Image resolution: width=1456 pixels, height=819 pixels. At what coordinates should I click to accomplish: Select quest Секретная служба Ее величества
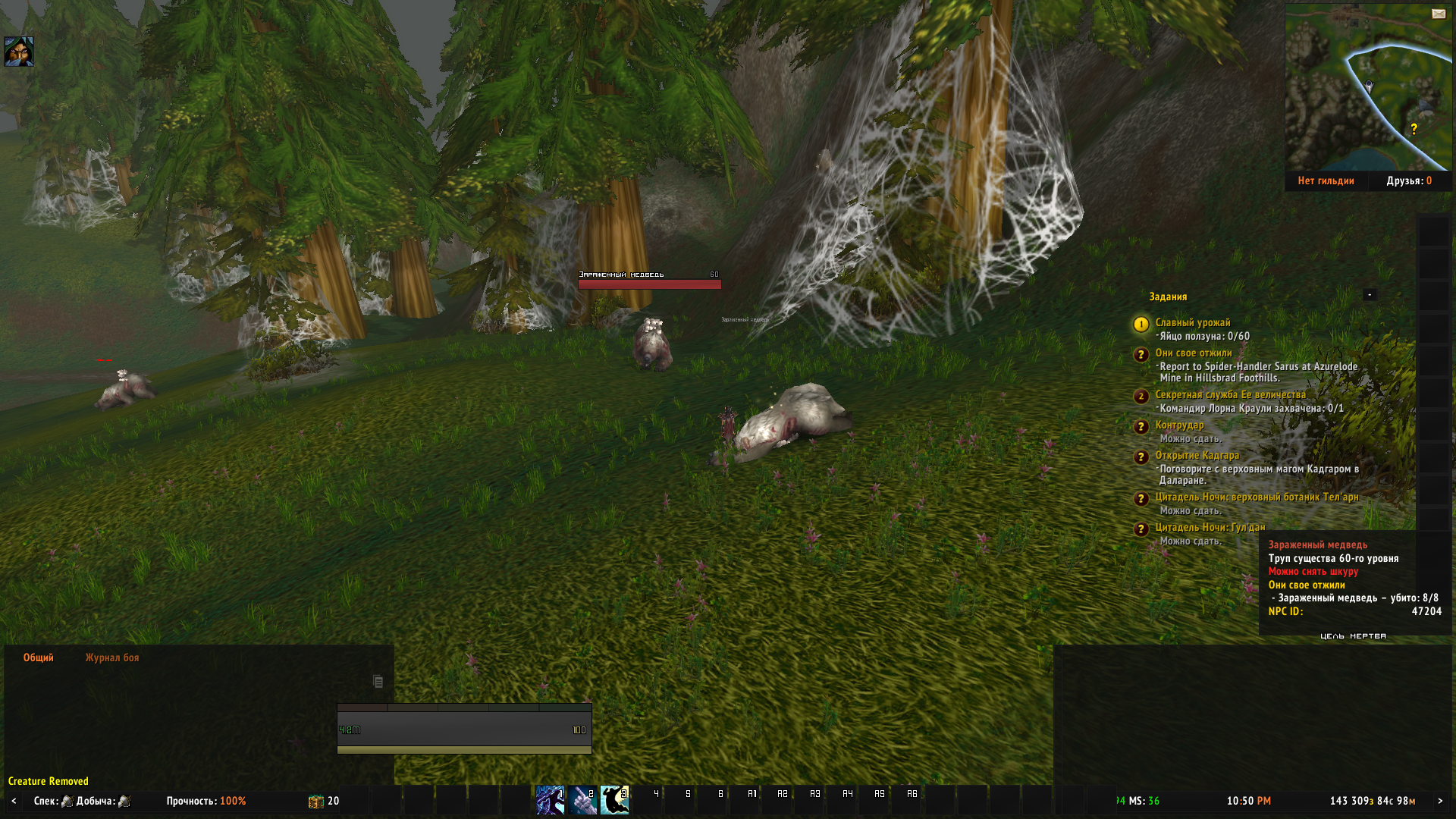(1230, 395)
